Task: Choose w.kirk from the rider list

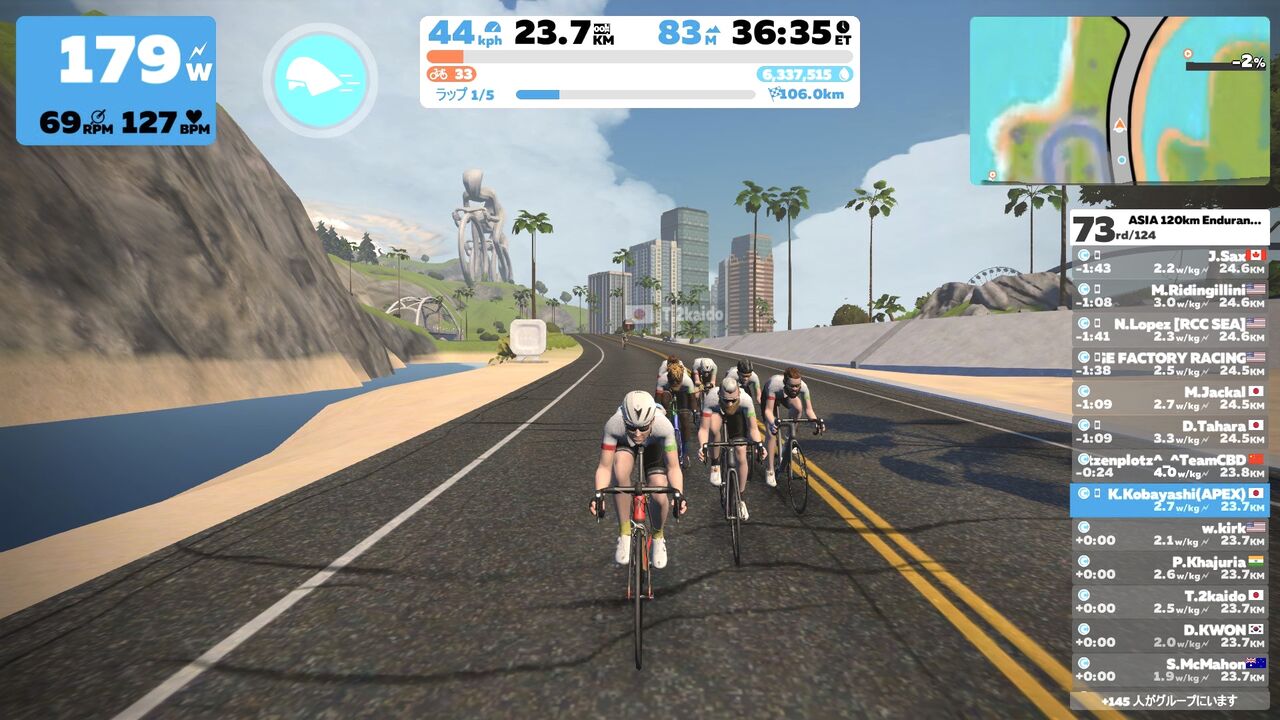Action: [x=1169, y=534]
